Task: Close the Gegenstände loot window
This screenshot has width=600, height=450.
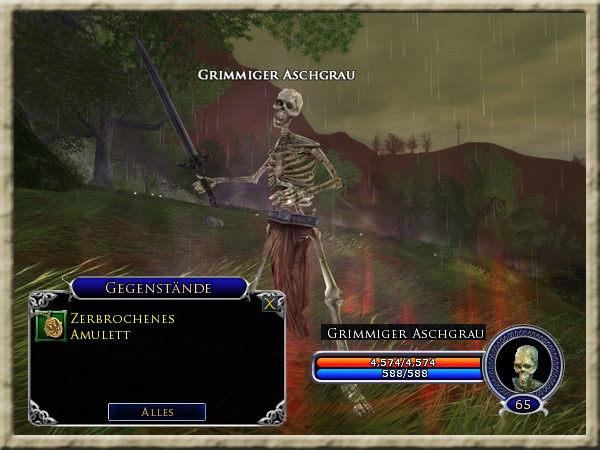Action: point(268,304)
